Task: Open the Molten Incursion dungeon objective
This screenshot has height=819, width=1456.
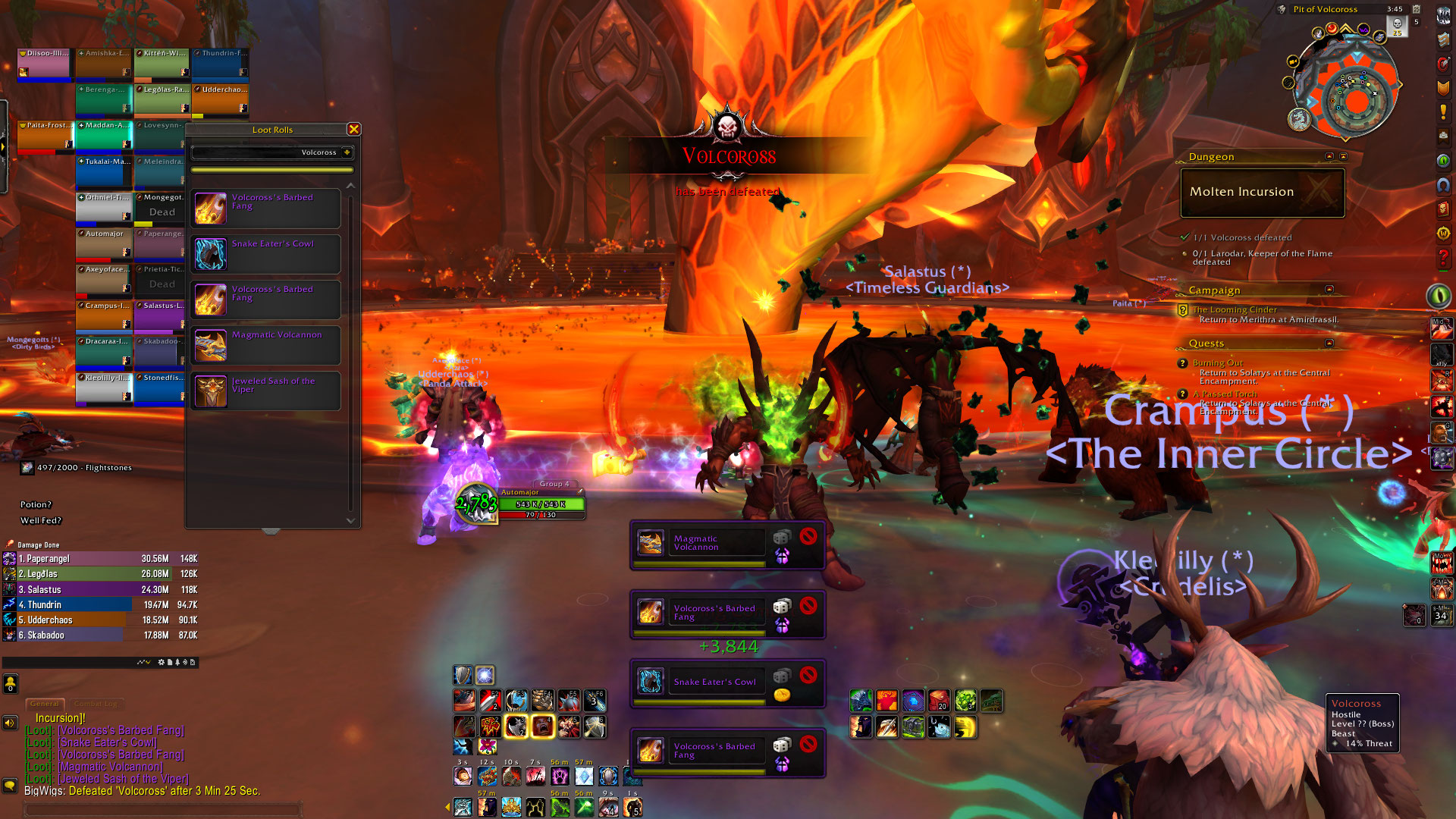Action: (x=1262, y=193)
